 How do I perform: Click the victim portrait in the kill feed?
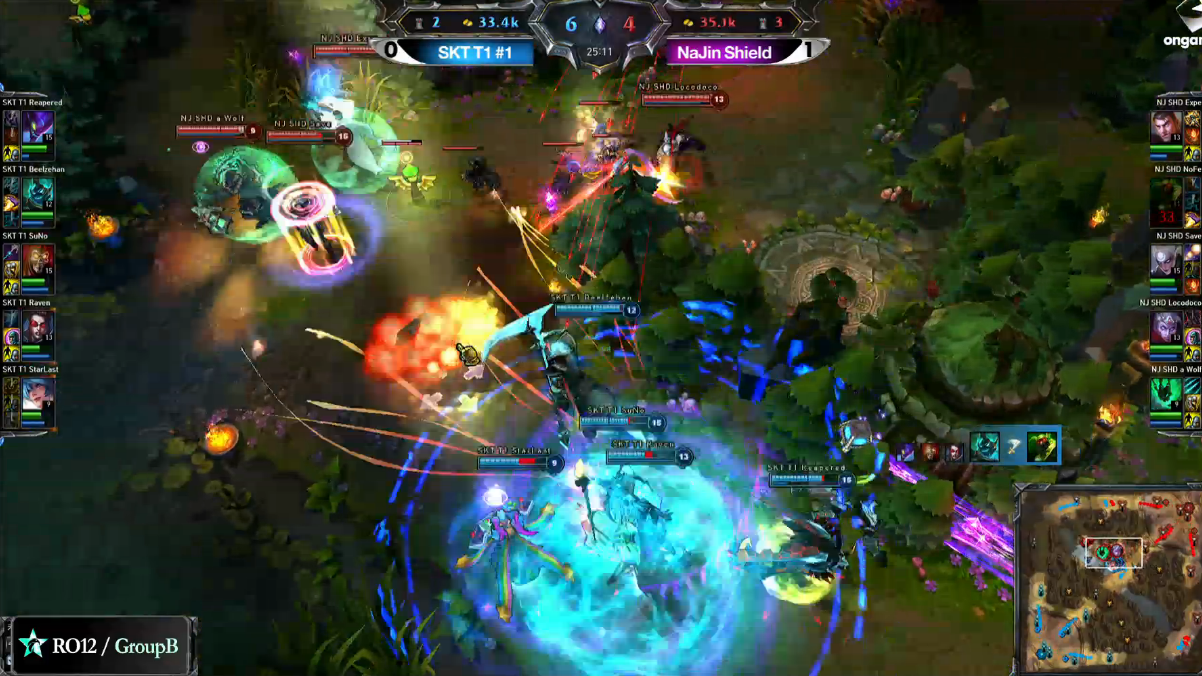pos(1042,446)
